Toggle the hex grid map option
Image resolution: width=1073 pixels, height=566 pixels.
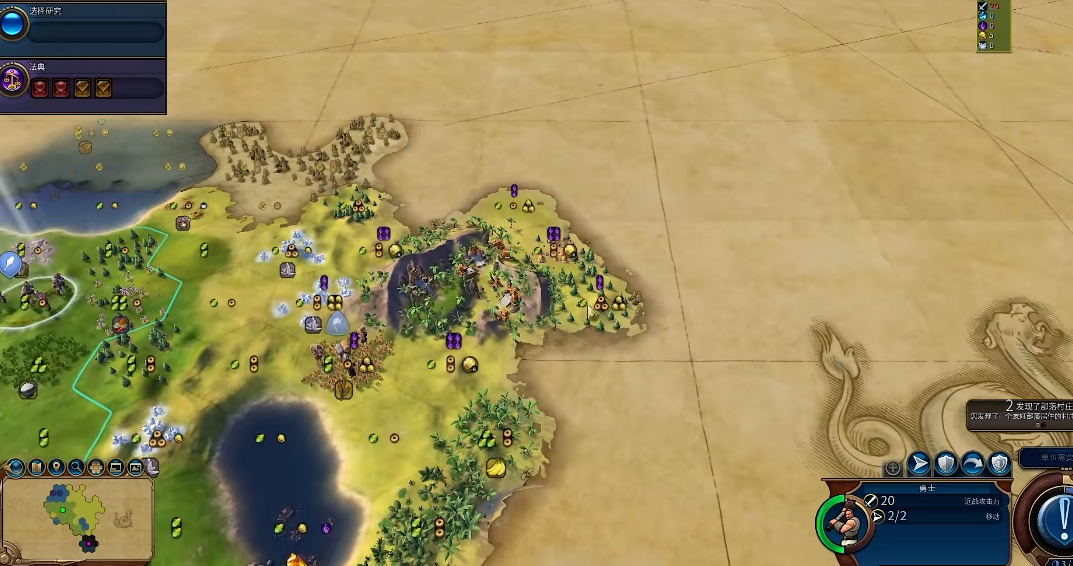tap(95, 466)
